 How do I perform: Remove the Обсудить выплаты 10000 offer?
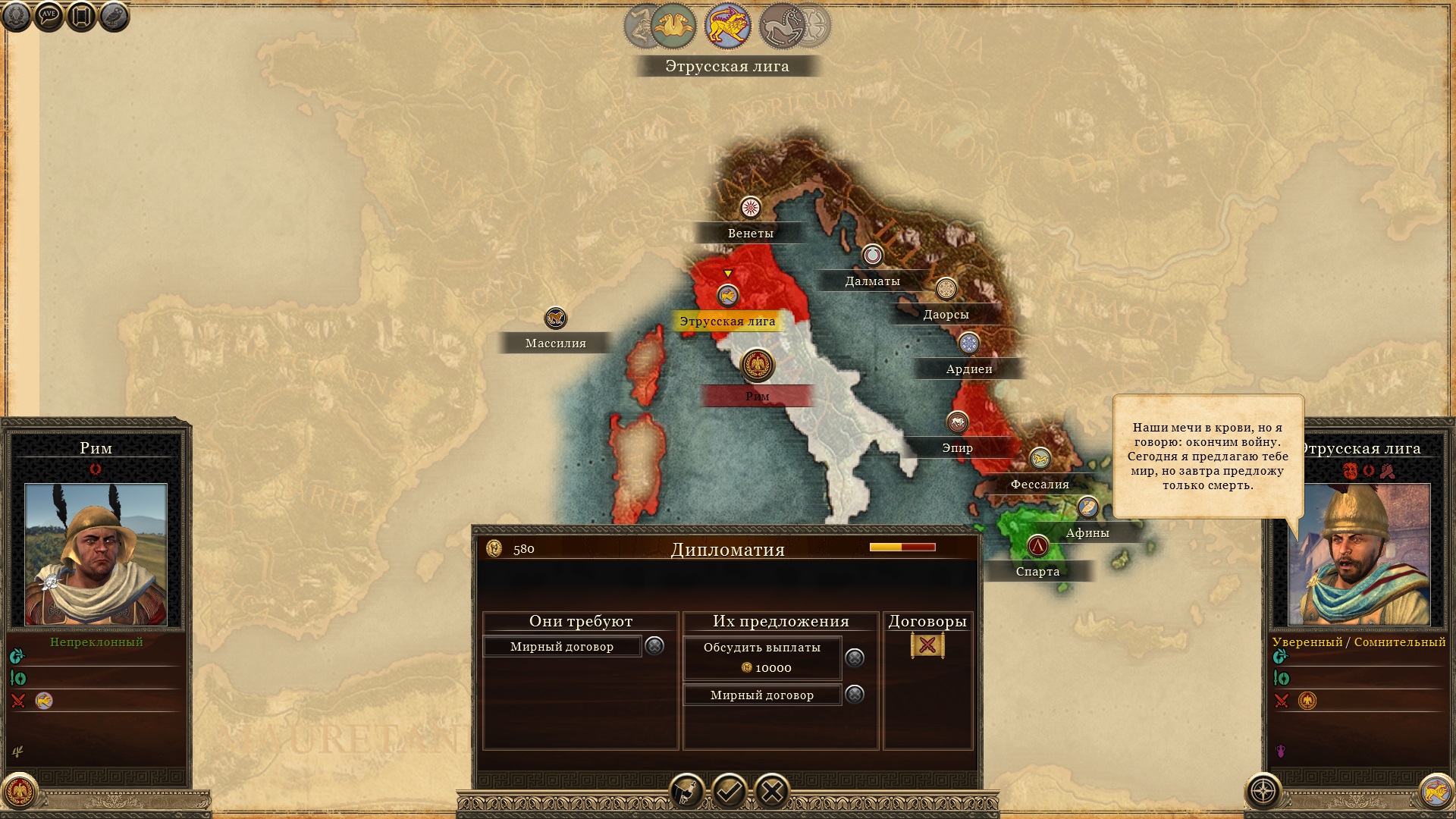[x=855, y=657]
